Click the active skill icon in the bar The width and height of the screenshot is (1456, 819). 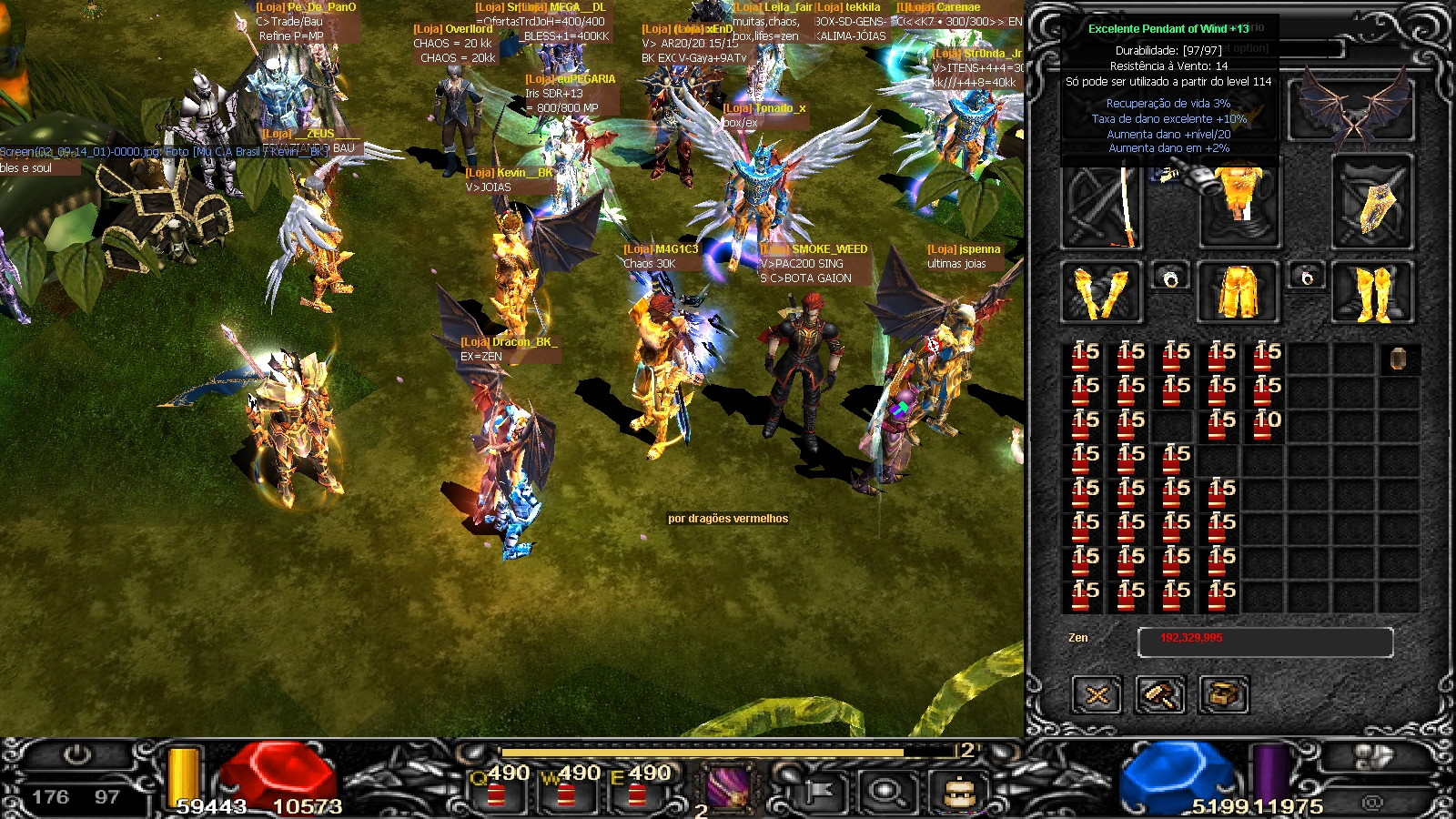pyautogui.click(x=728, y=786)
